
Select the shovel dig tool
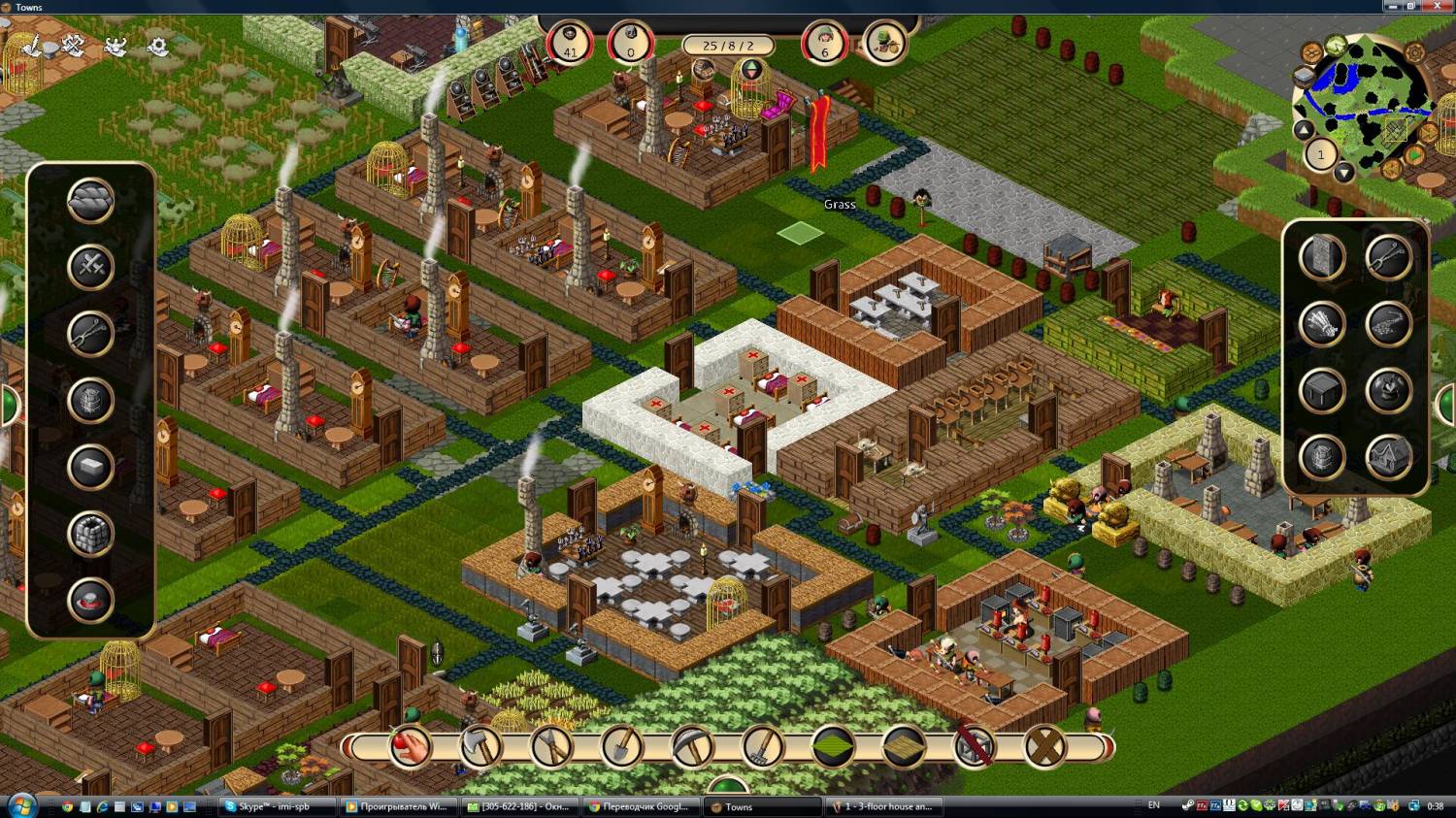click(622, 747)
